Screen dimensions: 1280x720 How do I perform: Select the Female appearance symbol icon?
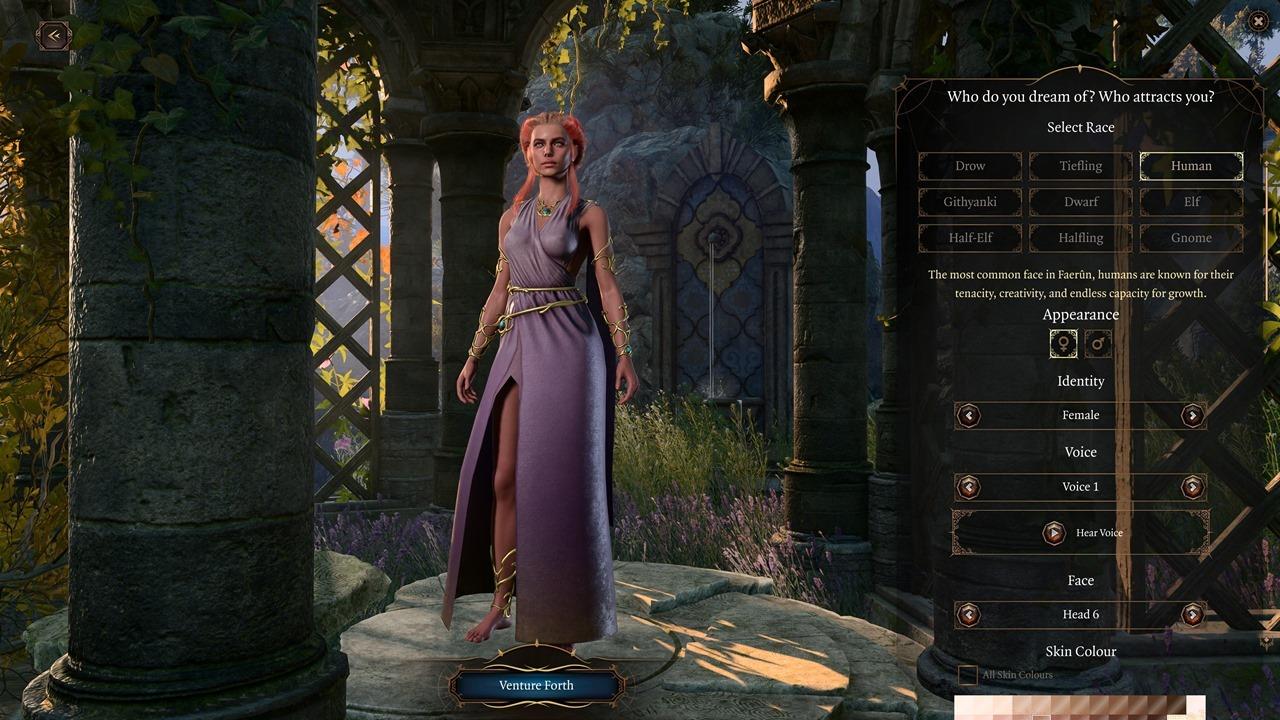tap(1063, 343)
